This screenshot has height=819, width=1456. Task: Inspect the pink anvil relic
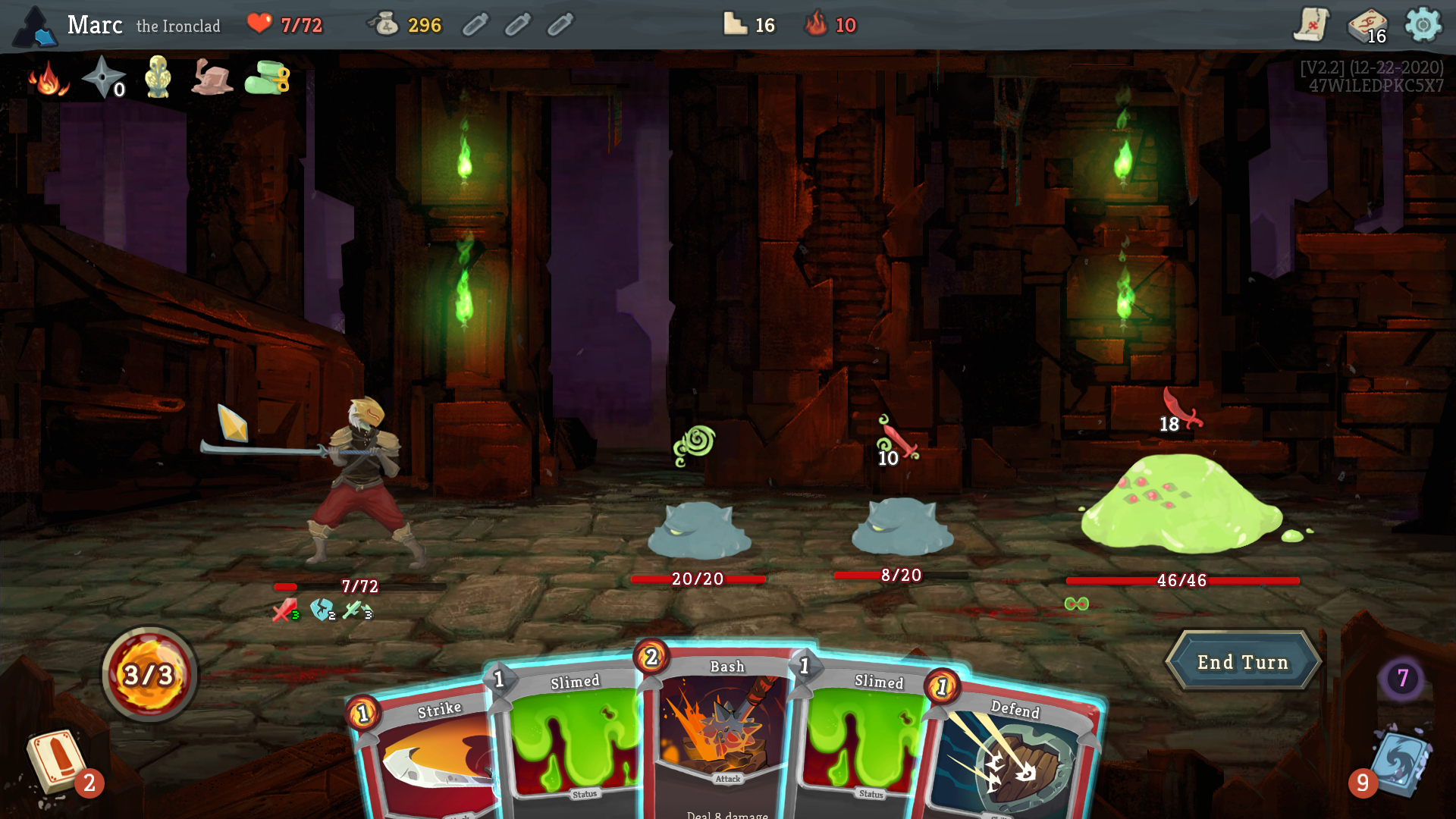pyautogui.click(x=212, y=77)
